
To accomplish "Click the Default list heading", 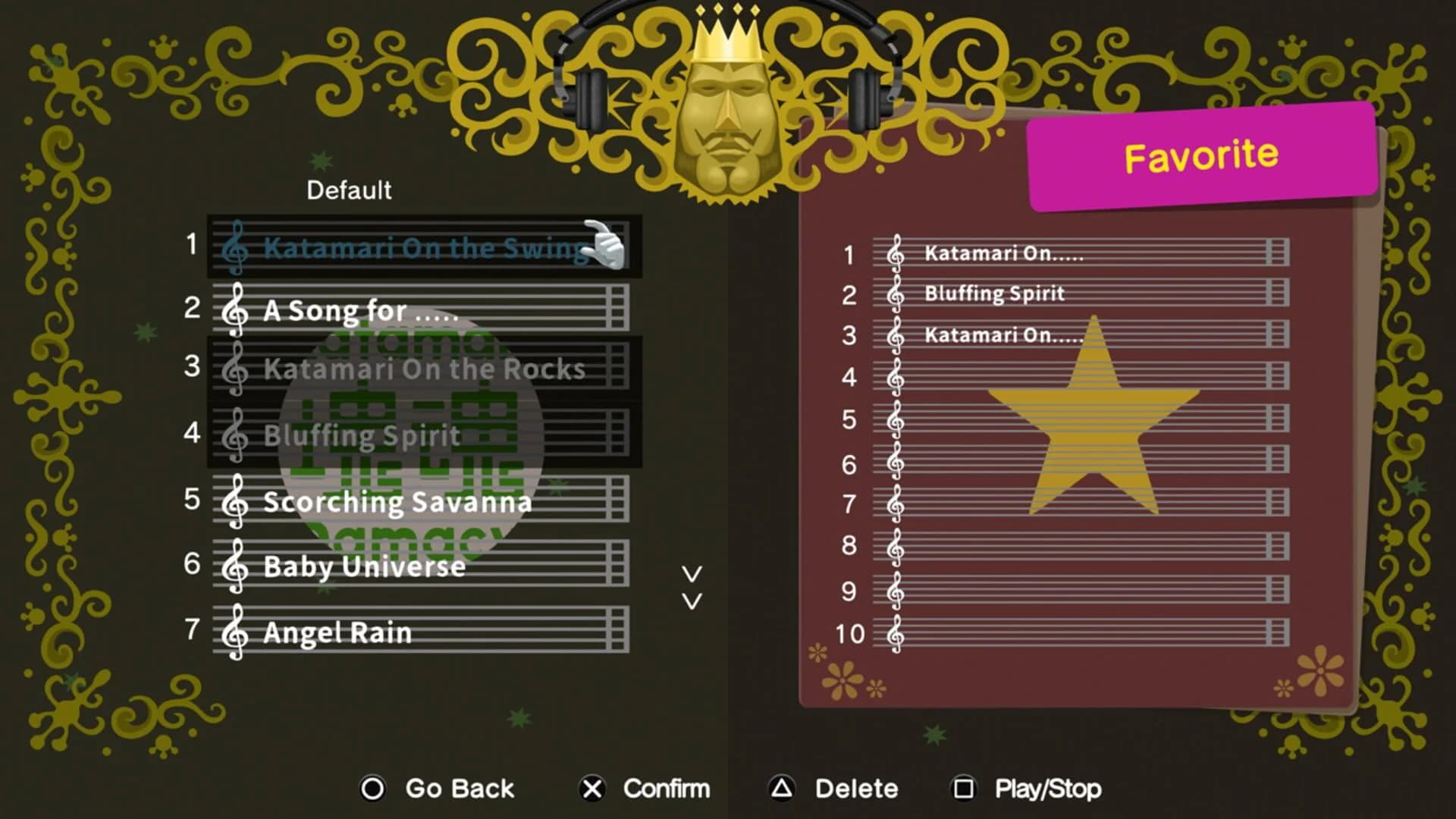I will click(x=349, y=190).
